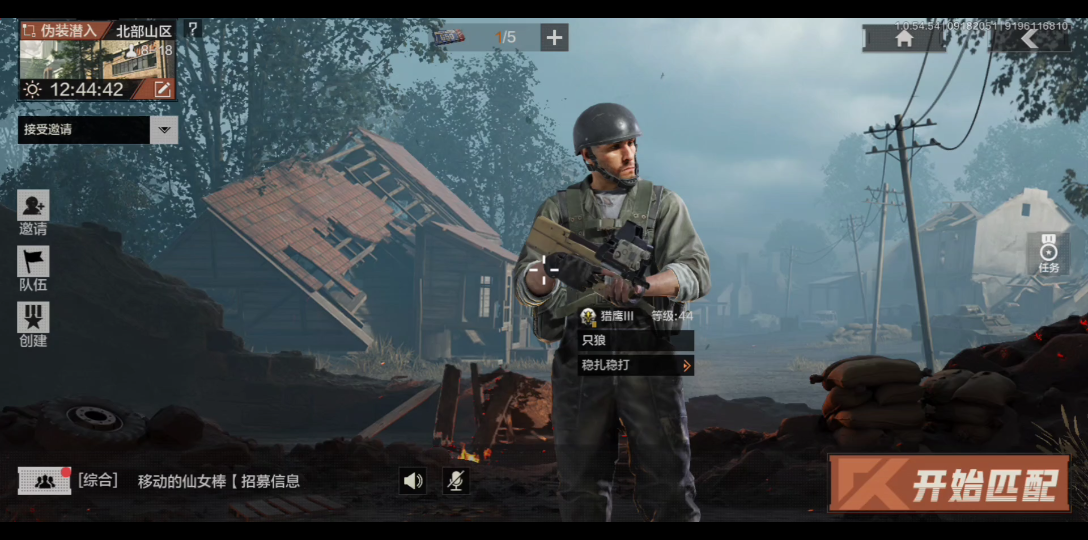Image resolution: width=1088 pixels, height=540 pixels.
Task: Select the 北部山区 map thumbnail
Action: (x=97, y=60)
